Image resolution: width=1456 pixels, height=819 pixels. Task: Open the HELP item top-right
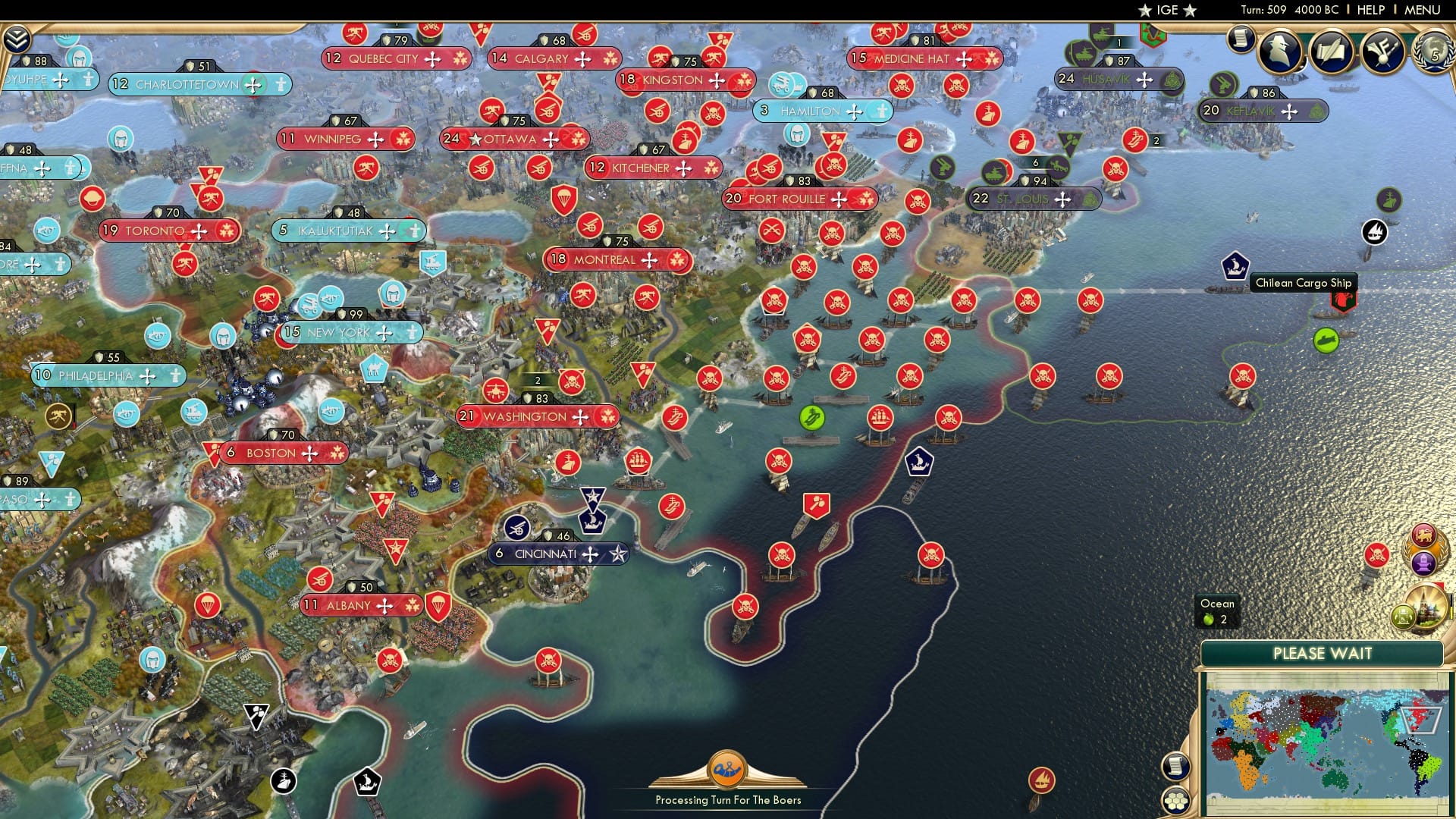coord(1371,9)
